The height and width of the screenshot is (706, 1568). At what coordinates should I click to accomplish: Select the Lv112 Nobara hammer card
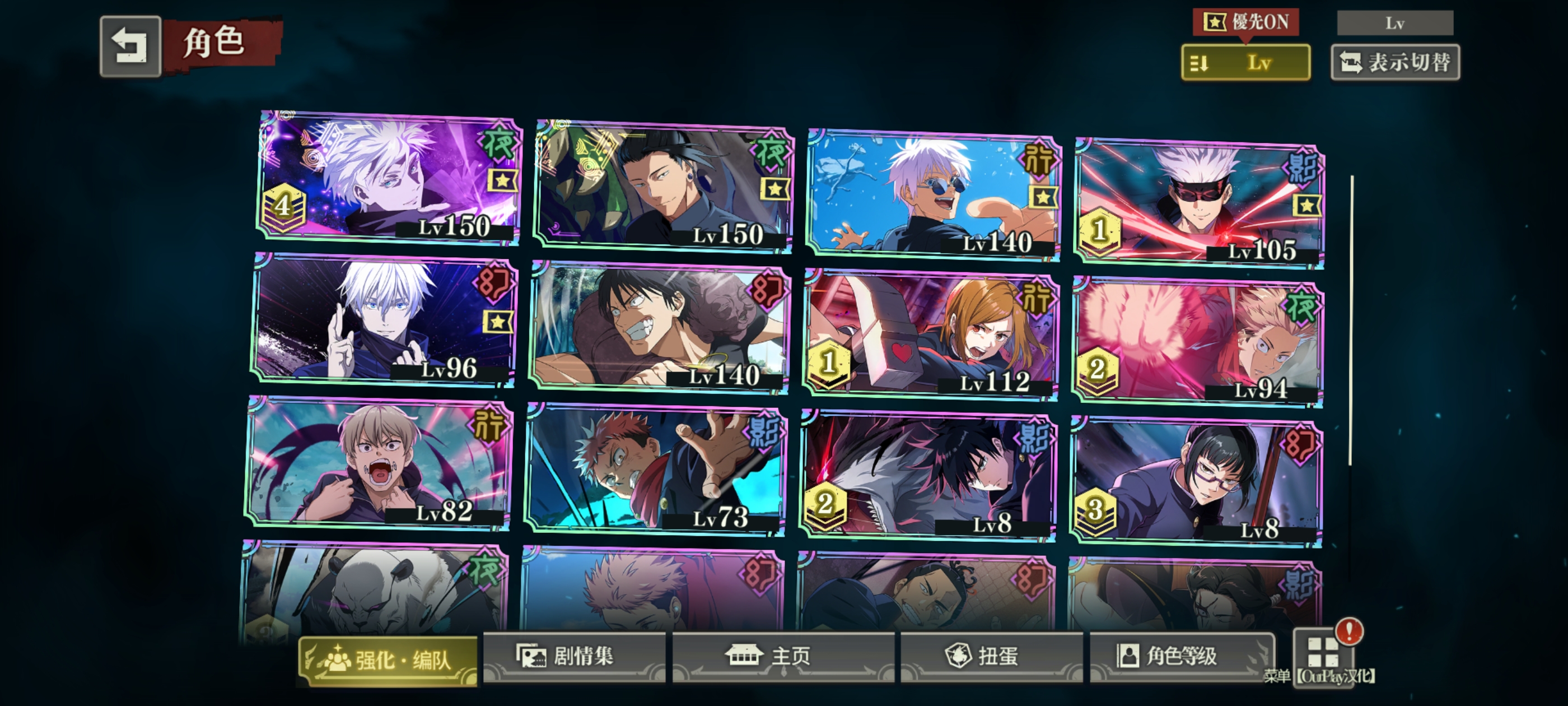pos(931,335)
